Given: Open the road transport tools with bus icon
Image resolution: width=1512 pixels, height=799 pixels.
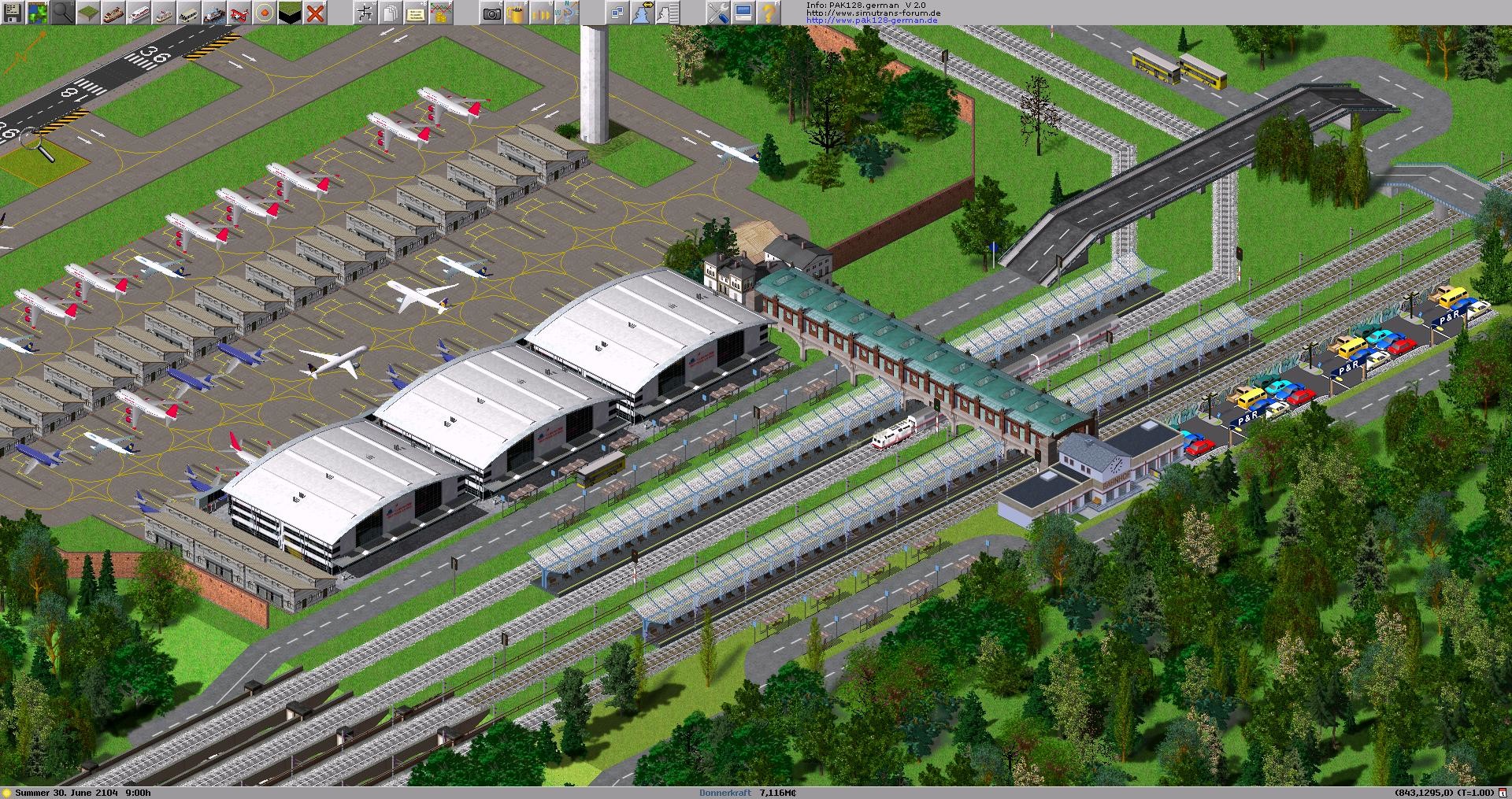Looking at the screenshot, I should (x=188, y=11).
